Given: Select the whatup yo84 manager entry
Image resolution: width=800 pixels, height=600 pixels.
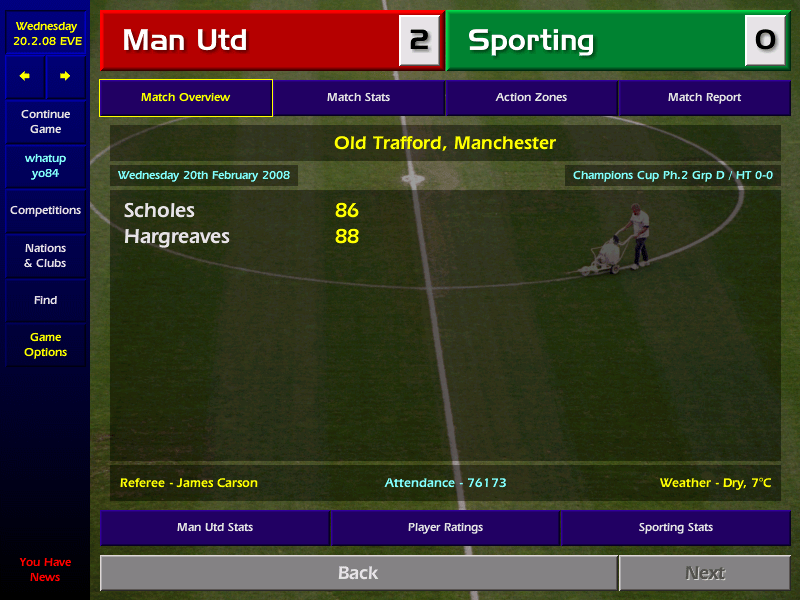Looking at the screenshot, I should tap(45, 166).
